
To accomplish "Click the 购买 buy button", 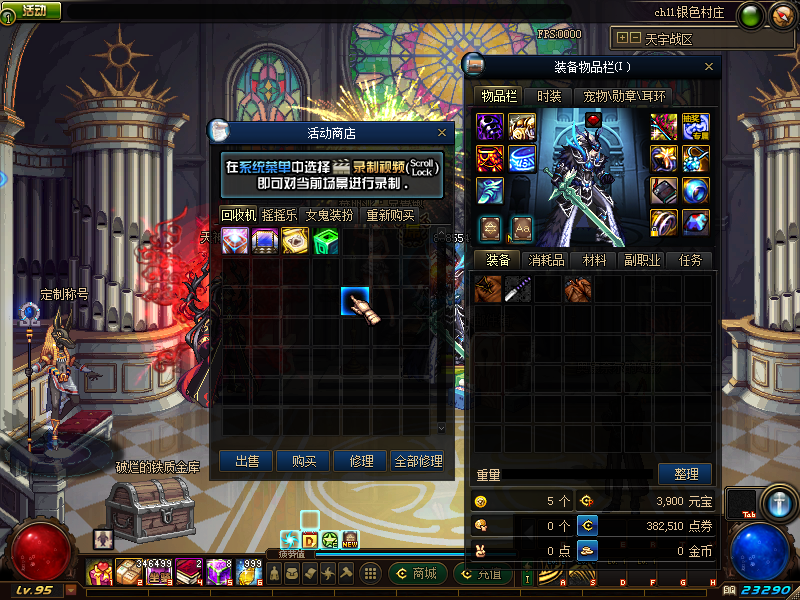I will tap(304, 461).
